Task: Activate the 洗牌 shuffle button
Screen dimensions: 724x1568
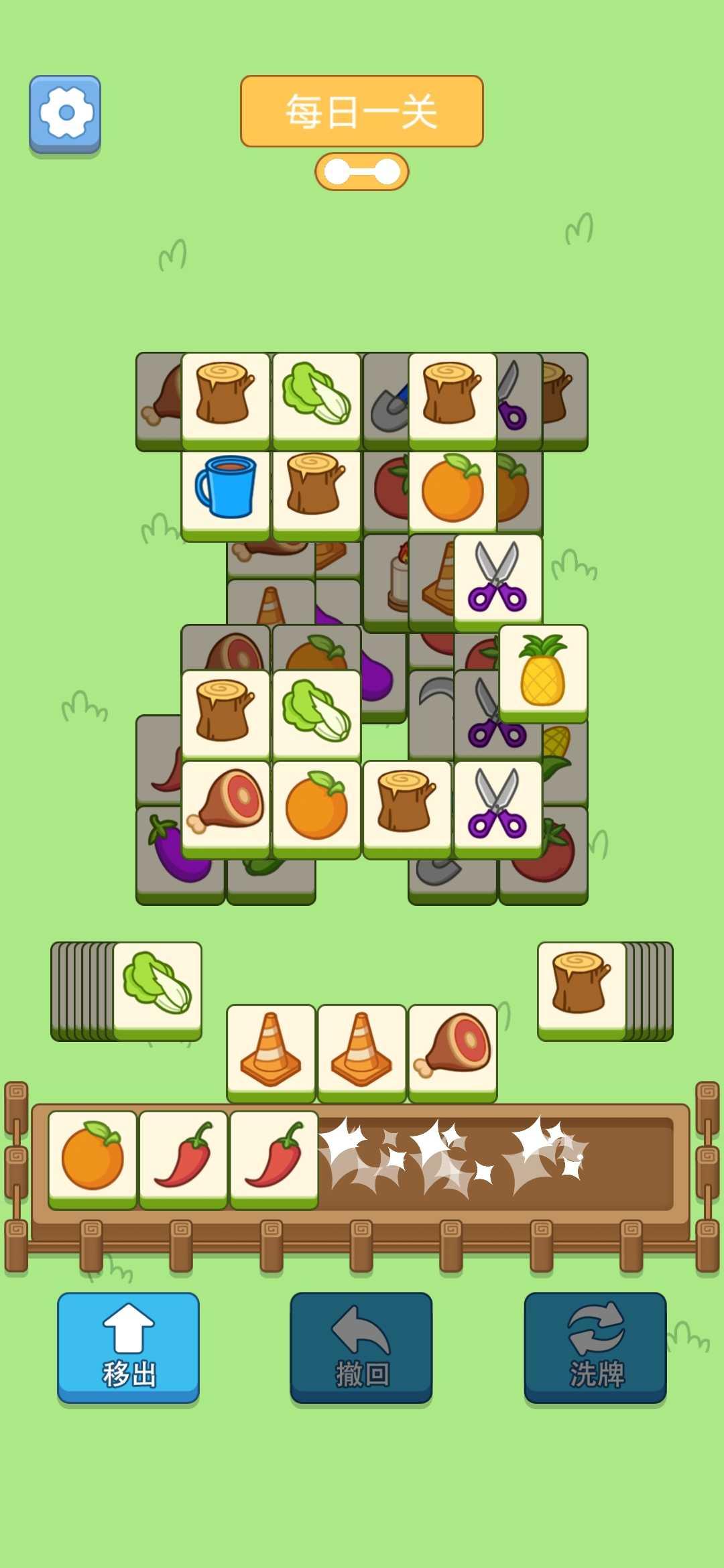Action: point(595,1346)
